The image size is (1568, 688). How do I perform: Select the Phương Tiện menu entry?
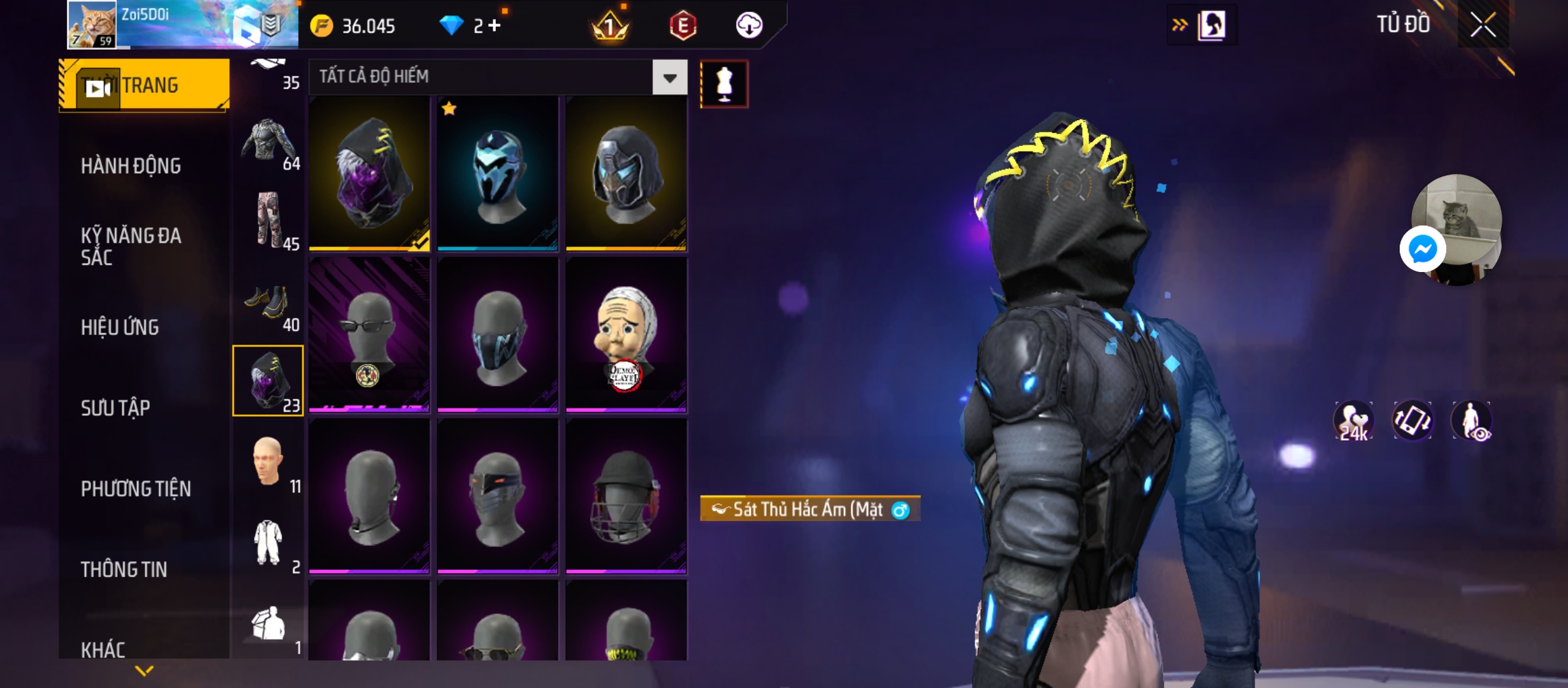(x=136, y=489)
